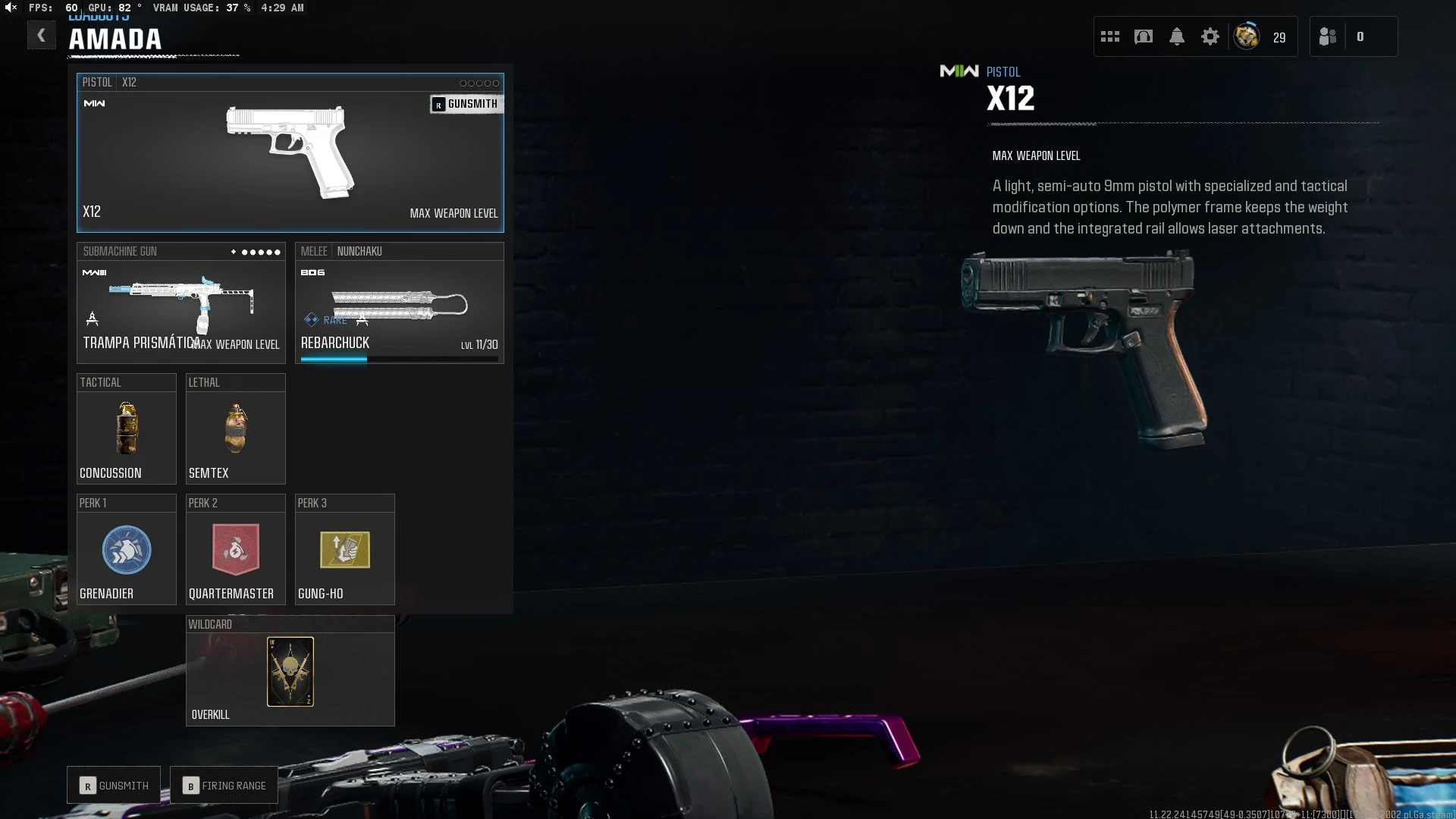1456x819 pixels.
Task: Go back using the arrow button
Action: point(42,35)
